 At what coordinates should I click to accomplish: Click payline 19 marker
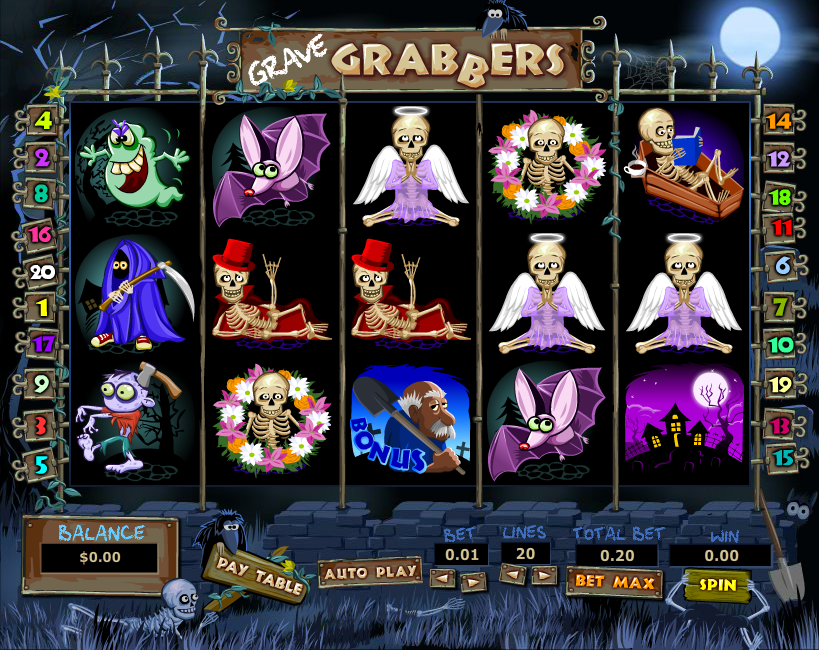click(781, 382)
